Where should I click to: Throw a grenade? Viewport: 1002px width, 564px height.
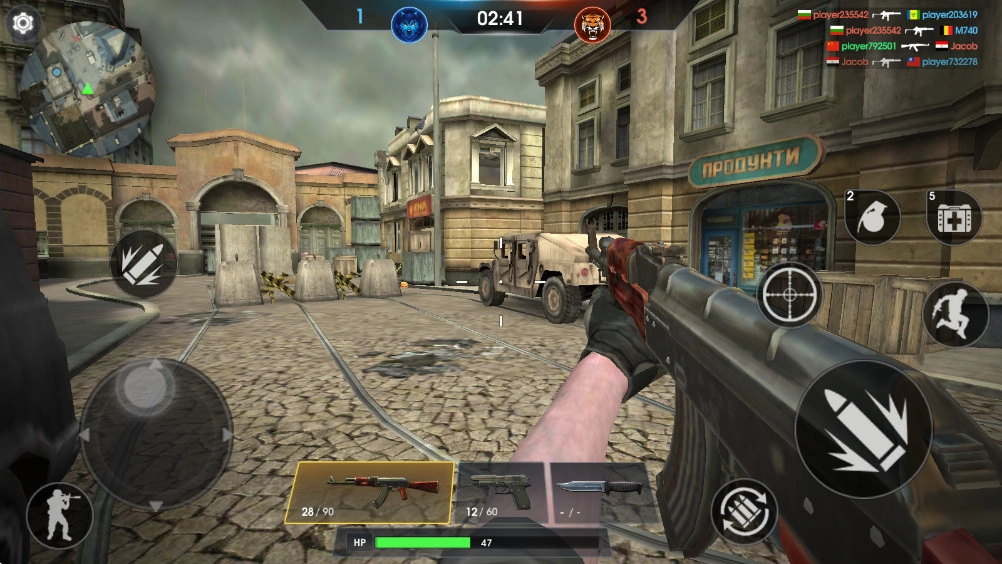point(873,217)
